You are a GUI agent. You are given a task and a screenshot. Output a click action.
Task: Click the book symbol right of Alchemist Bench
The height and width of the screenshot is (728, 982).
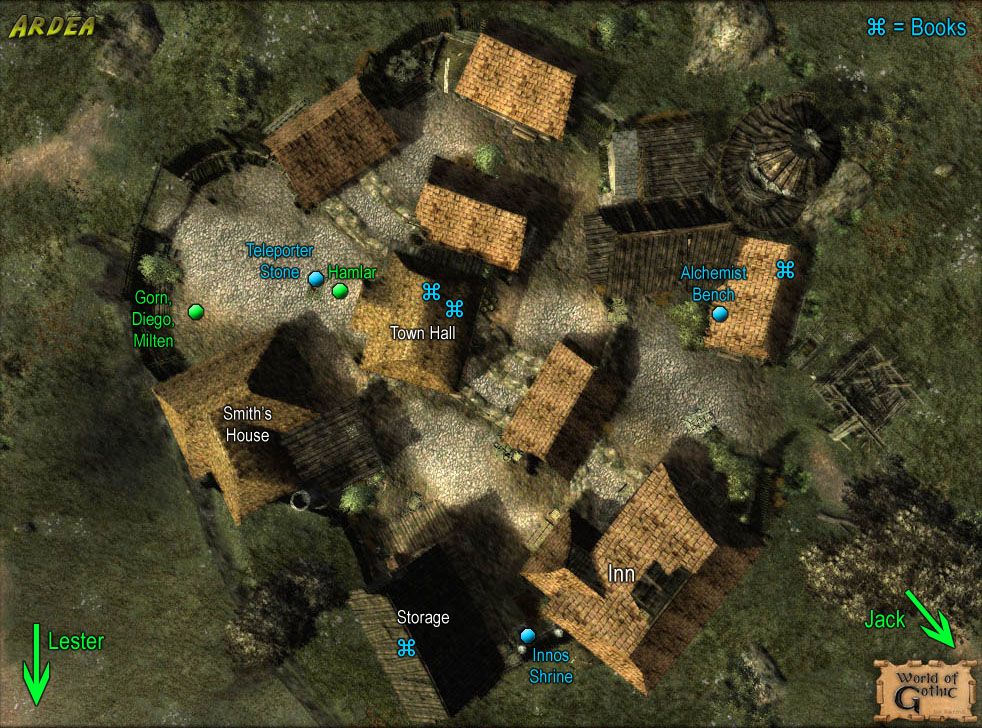point(785,269)
